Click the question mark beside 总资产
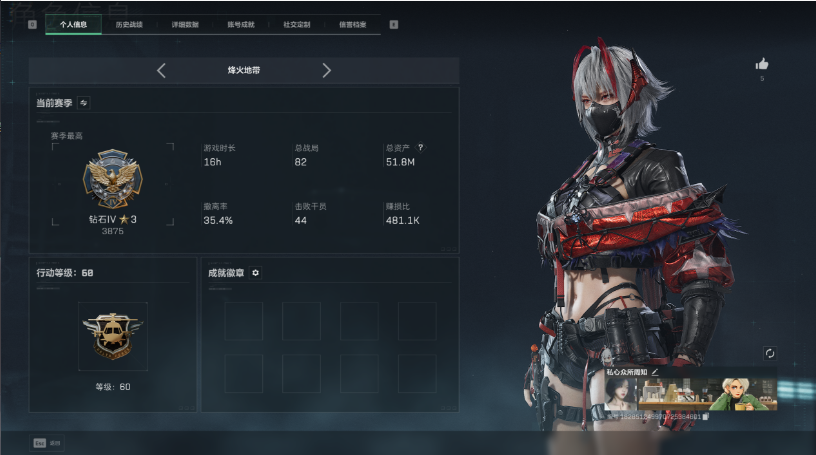 (421, 147)
